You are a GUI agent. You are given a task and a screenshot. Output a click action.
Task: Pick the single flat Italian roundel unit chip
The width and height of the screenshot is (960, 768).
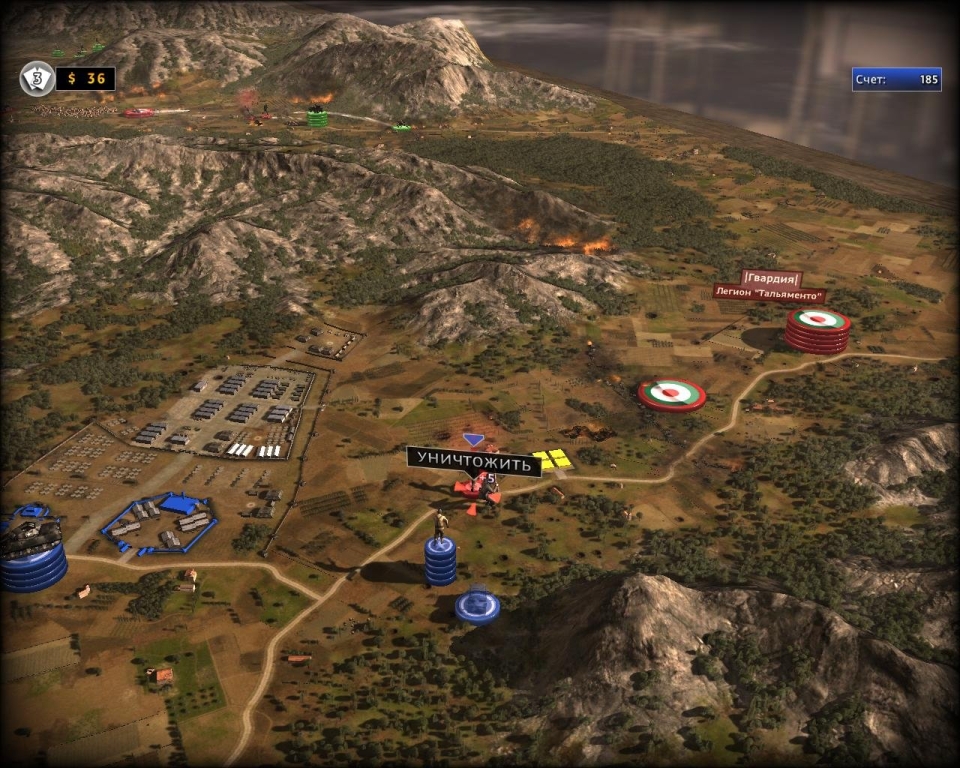[672, 394]
